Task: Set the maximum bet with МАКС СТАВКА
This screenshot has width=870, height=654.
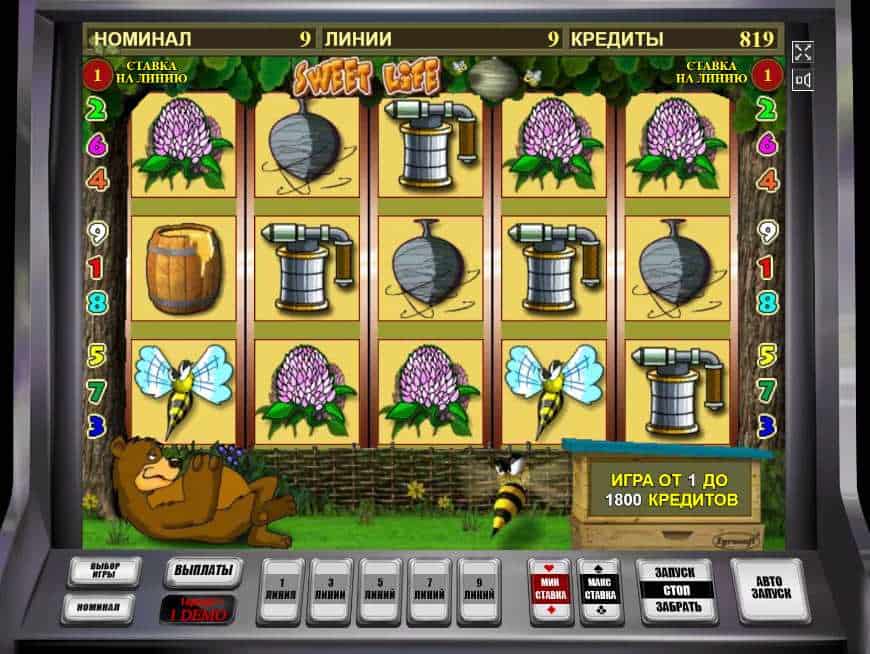Action: pyautogui.click(x=600, y=591)
